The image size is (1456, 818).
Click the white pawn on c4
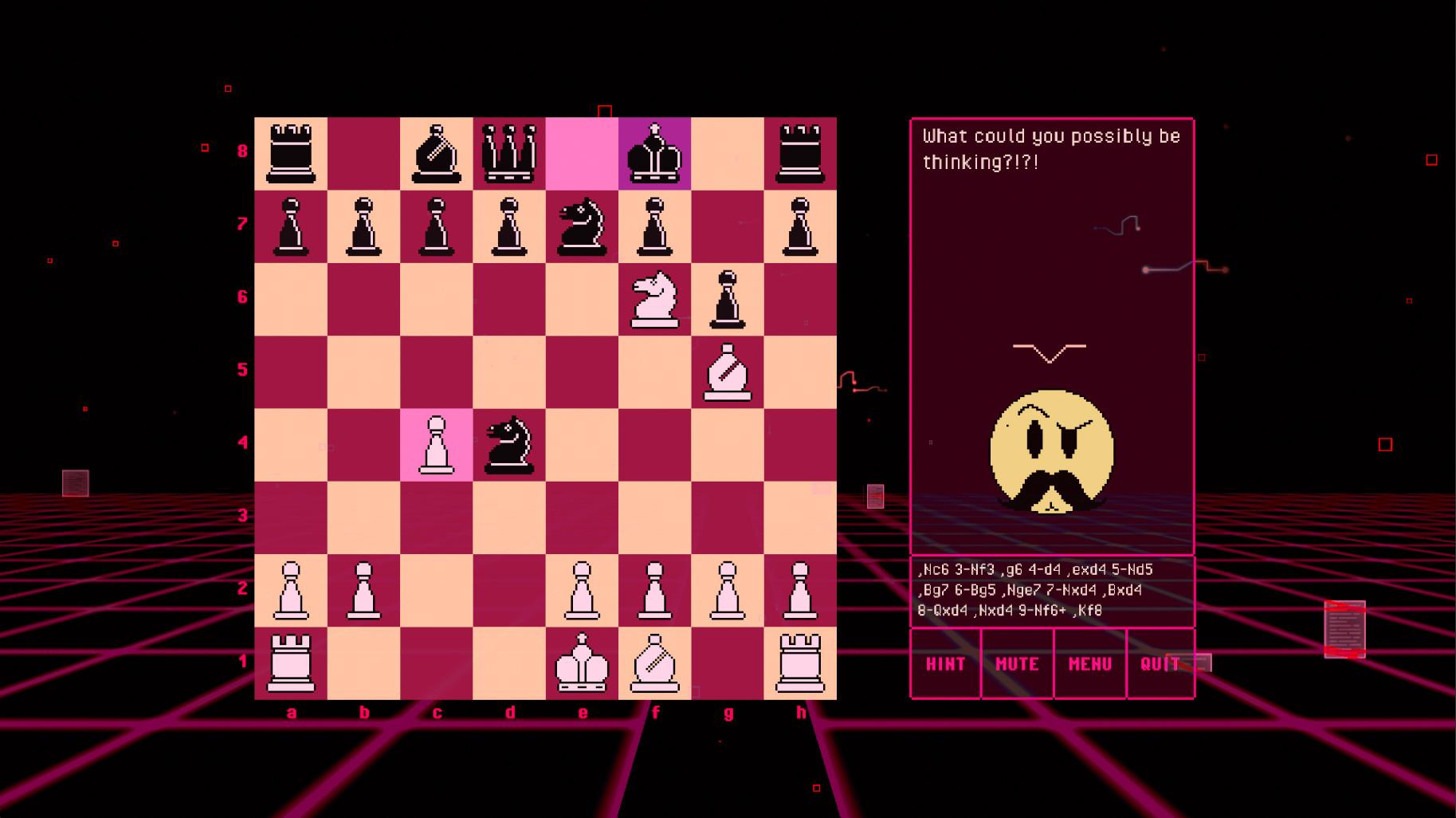437,445
